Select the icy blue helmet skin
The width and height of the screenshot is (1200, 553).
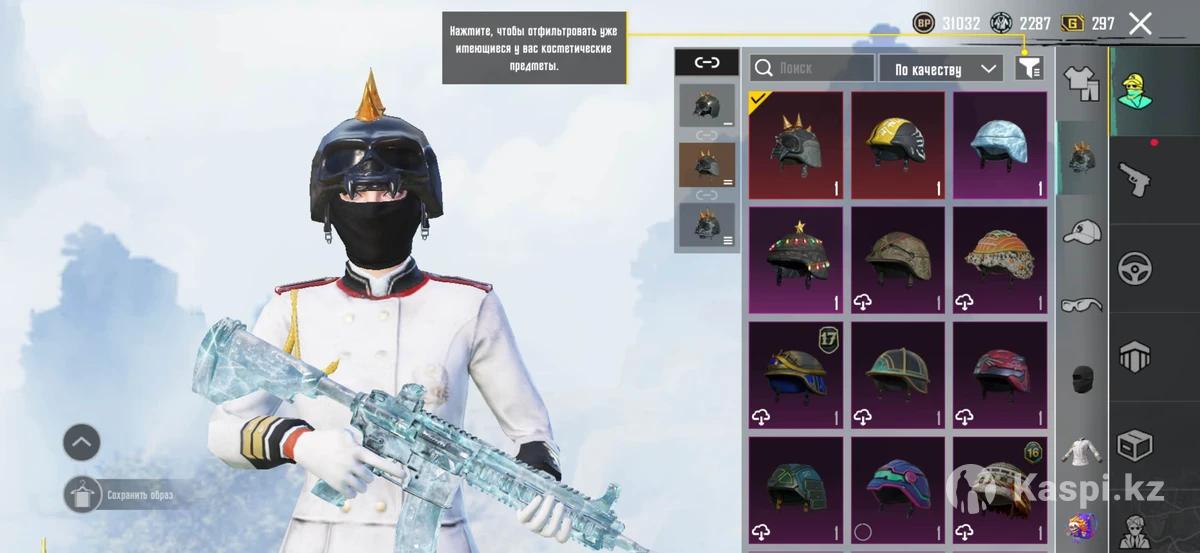coord(1000,146)
